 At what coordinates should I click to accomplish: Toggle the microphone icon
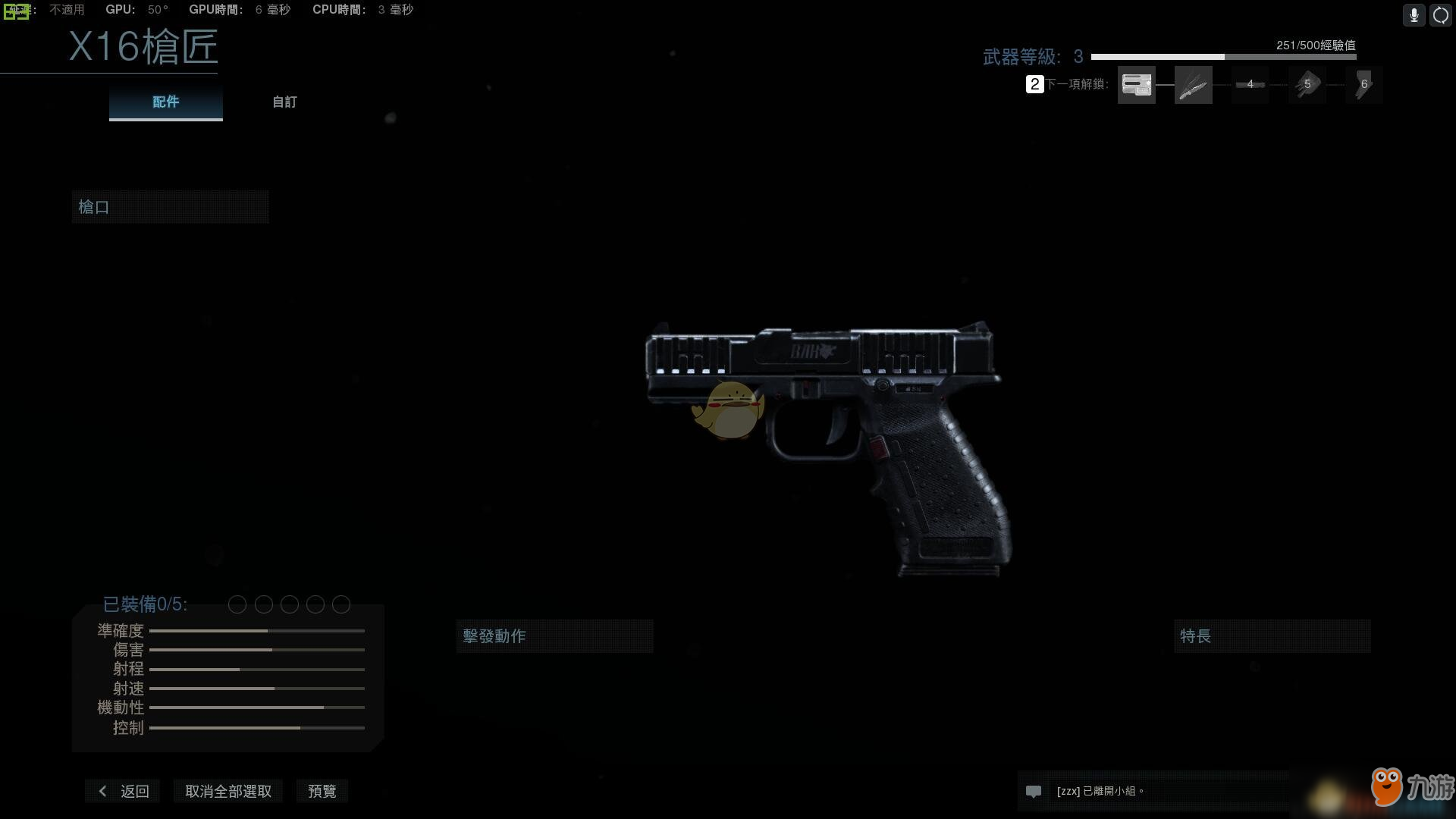(x=1414, y=15)
